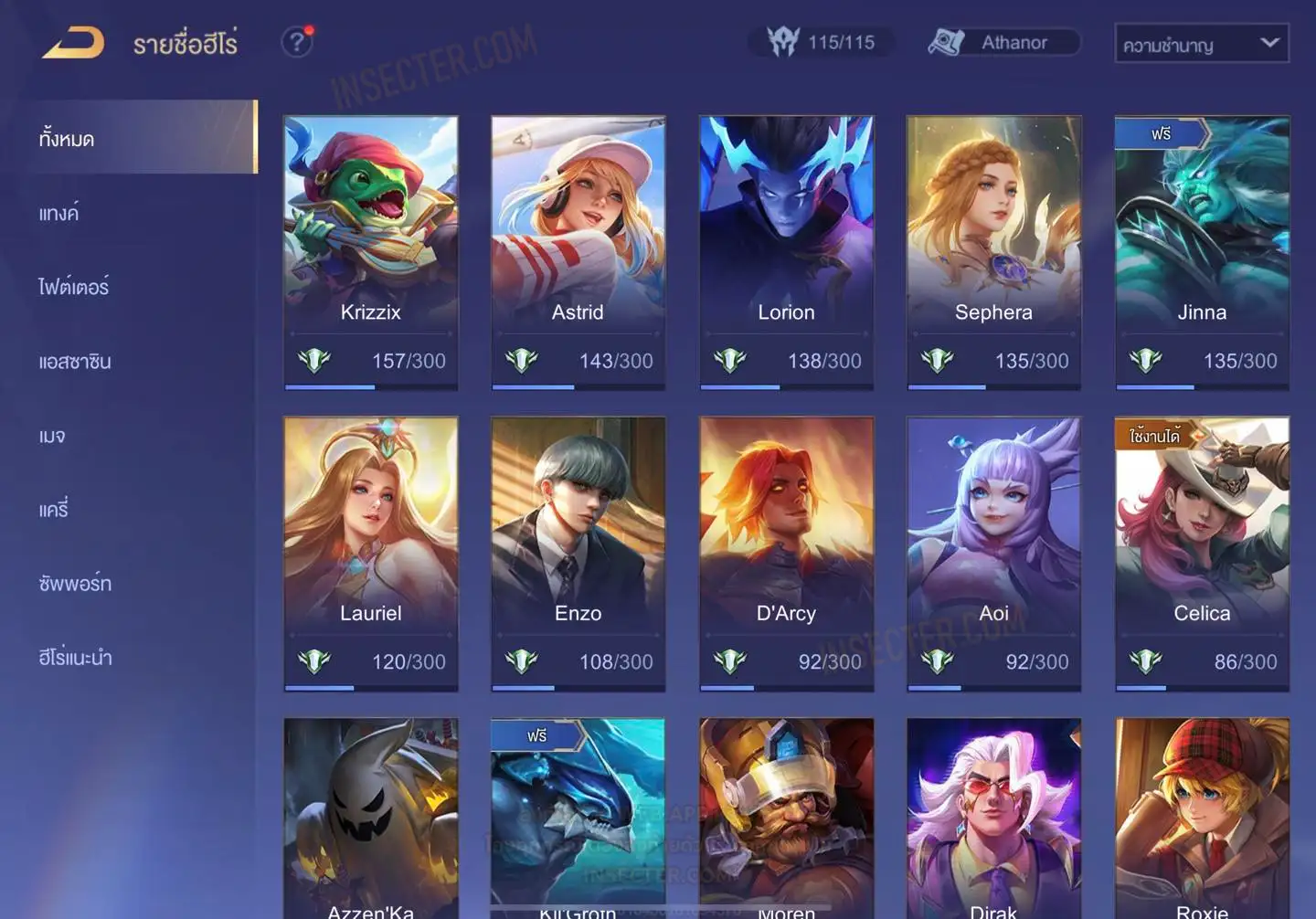Show the ซัพพอร์ท hero category
The image size is (1316, 919).
click(75, 584)
